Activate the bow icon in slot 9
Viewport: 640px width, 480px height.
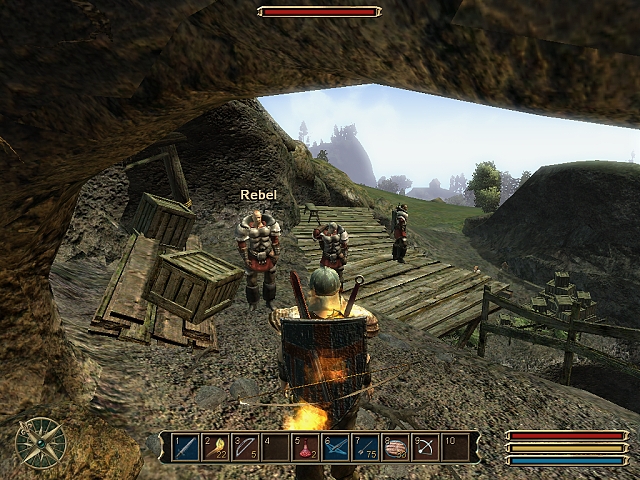(426, 447)
